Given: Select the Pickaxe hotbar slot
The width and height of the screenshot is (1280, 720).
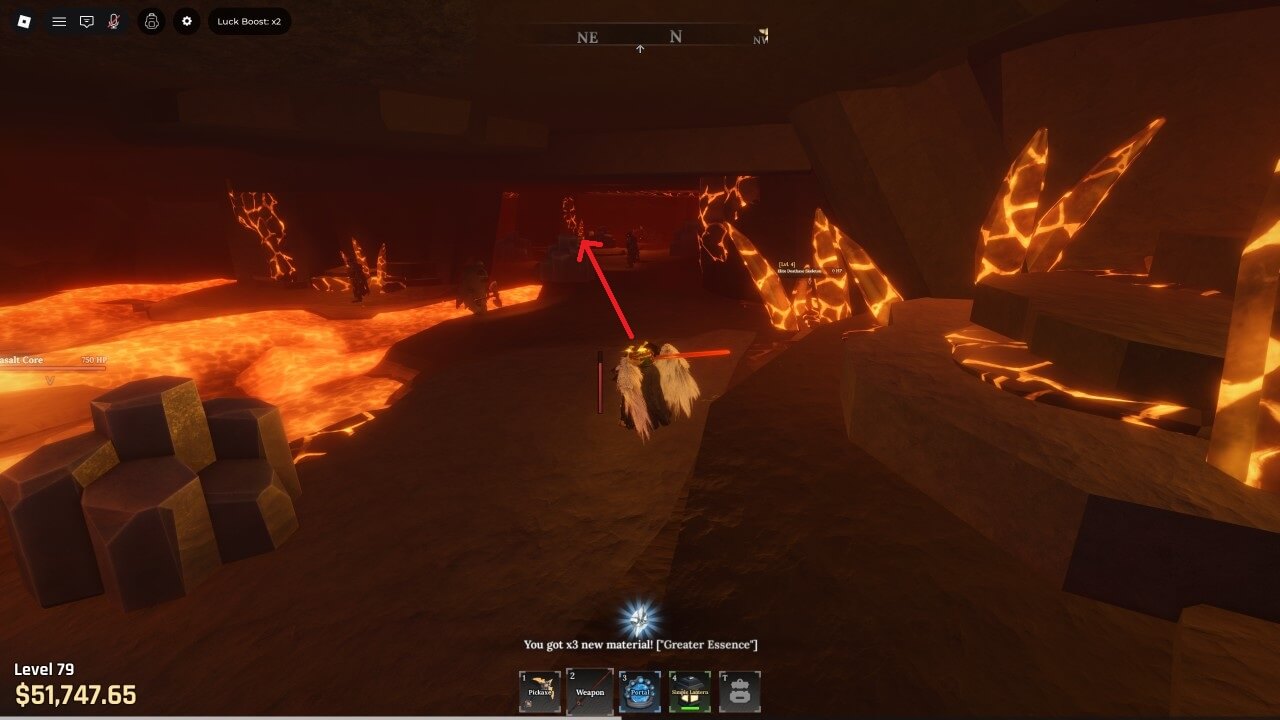Looking at the screenshot, I should 540,691.
